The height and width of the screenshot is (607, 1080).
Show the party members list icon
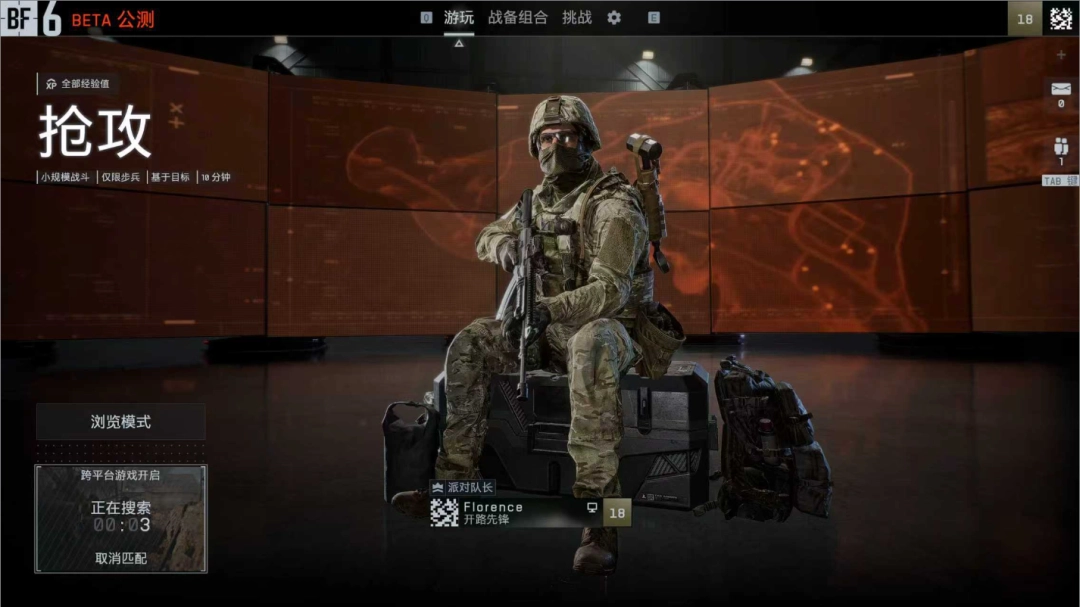click(1061, 147)
